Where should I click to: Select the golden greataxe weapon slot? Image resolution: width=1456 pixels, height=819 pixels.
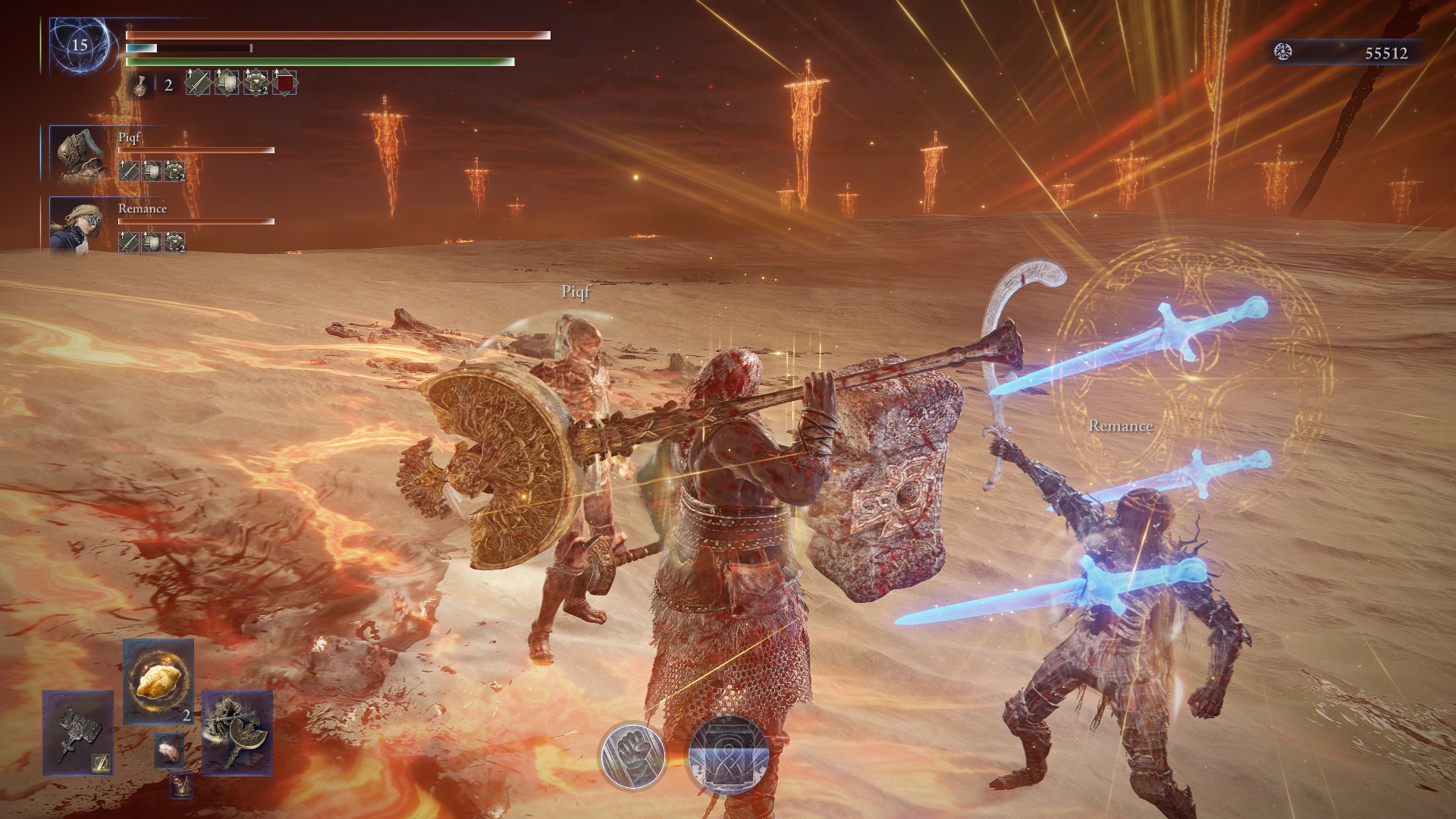(x=237, y=733)
